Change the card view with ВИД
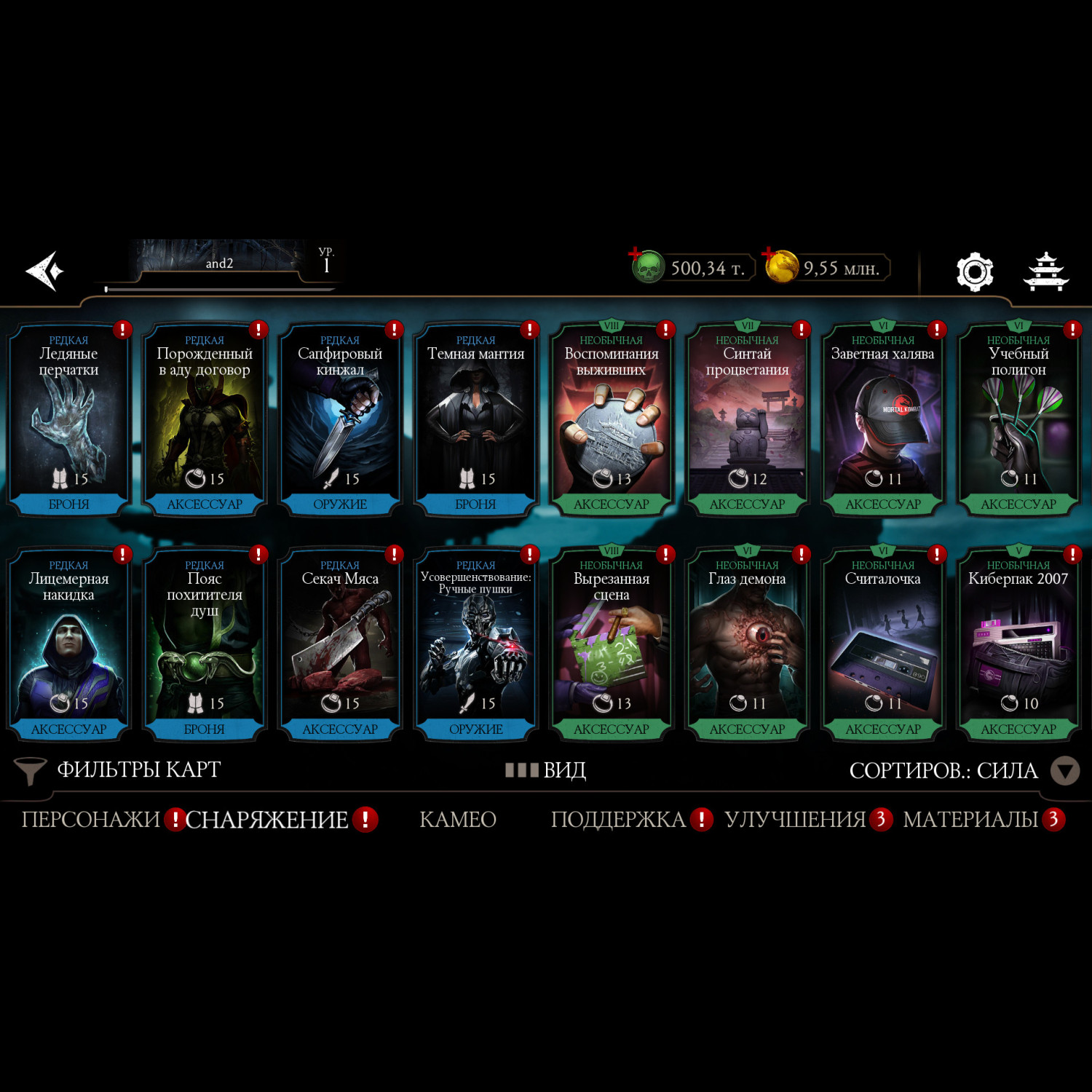1092x1092 pixels. (x=547, y=770)
